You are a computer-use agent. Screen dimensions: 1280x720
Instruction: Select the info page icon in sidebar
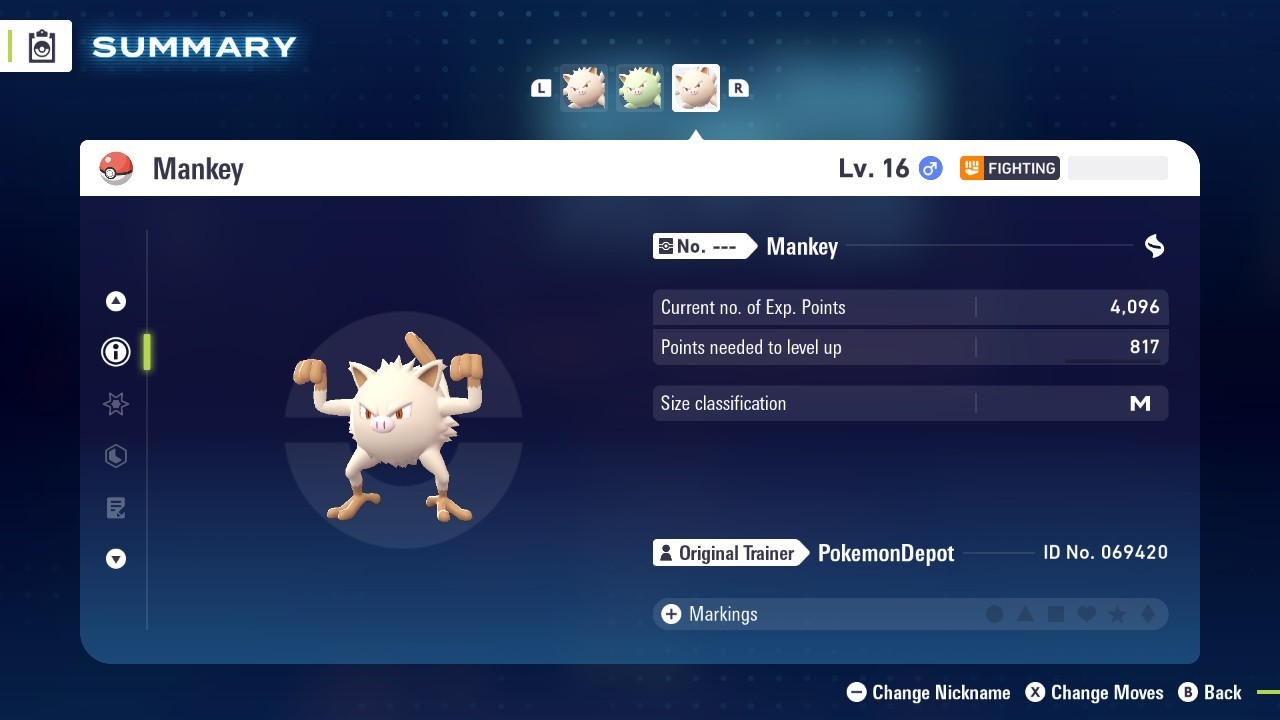pos(116,352)
